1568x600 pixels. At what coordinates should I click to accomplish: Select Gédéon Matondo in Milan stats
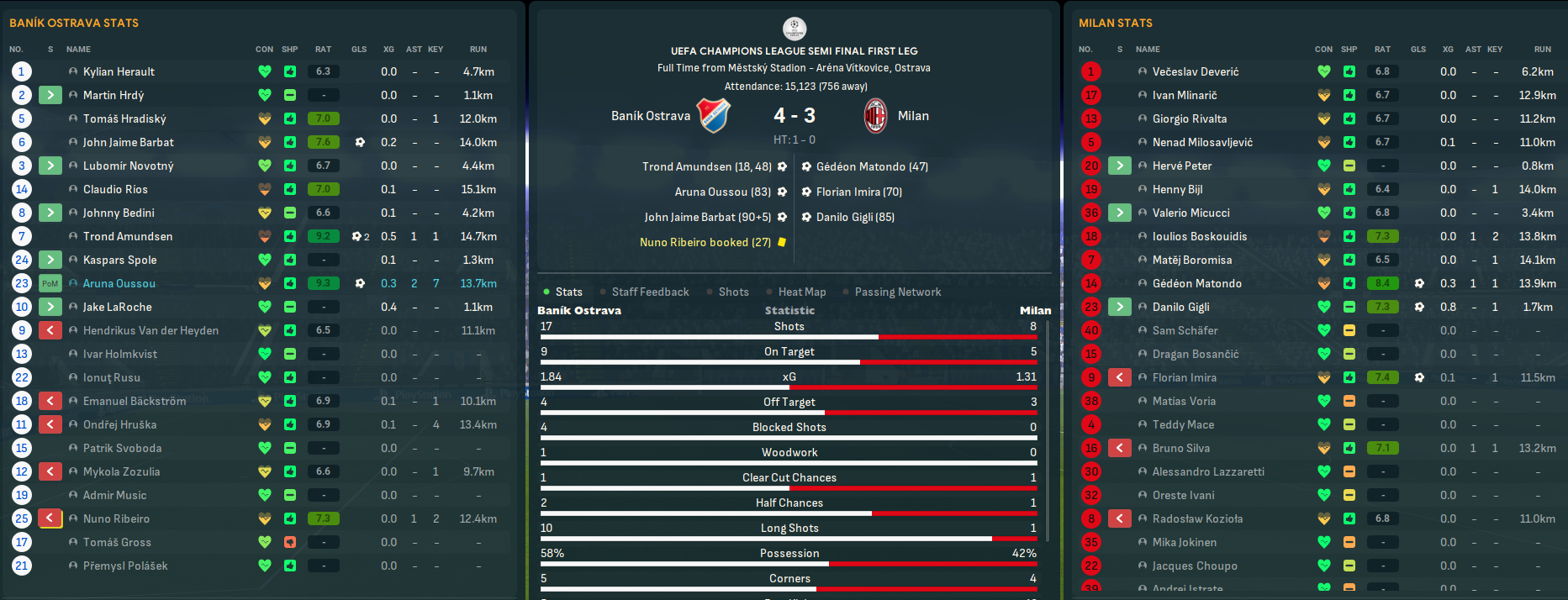click(x=1197, y=283)
